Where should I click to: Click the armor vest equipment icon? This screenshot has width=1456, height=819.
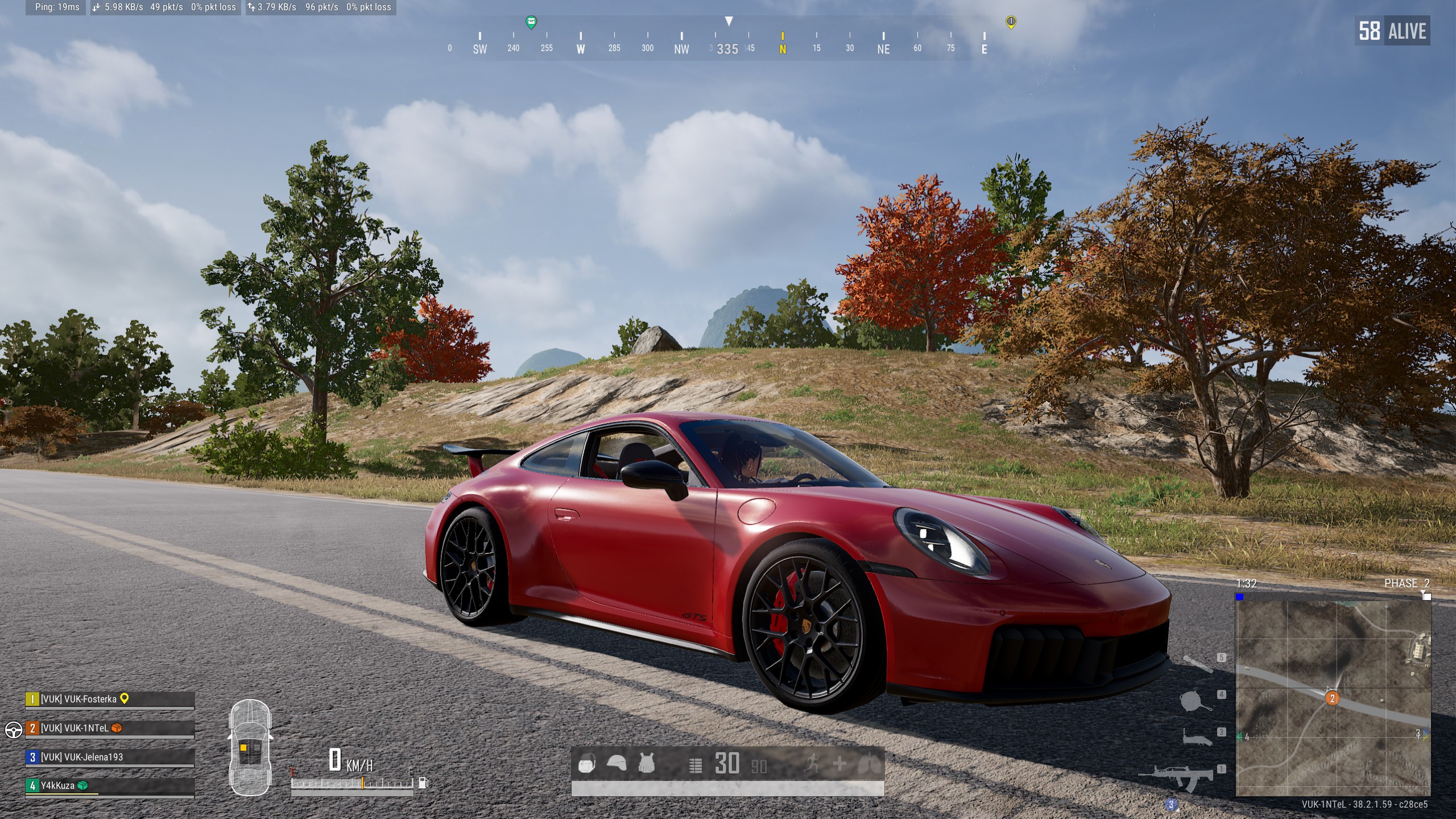click(646, 763)
